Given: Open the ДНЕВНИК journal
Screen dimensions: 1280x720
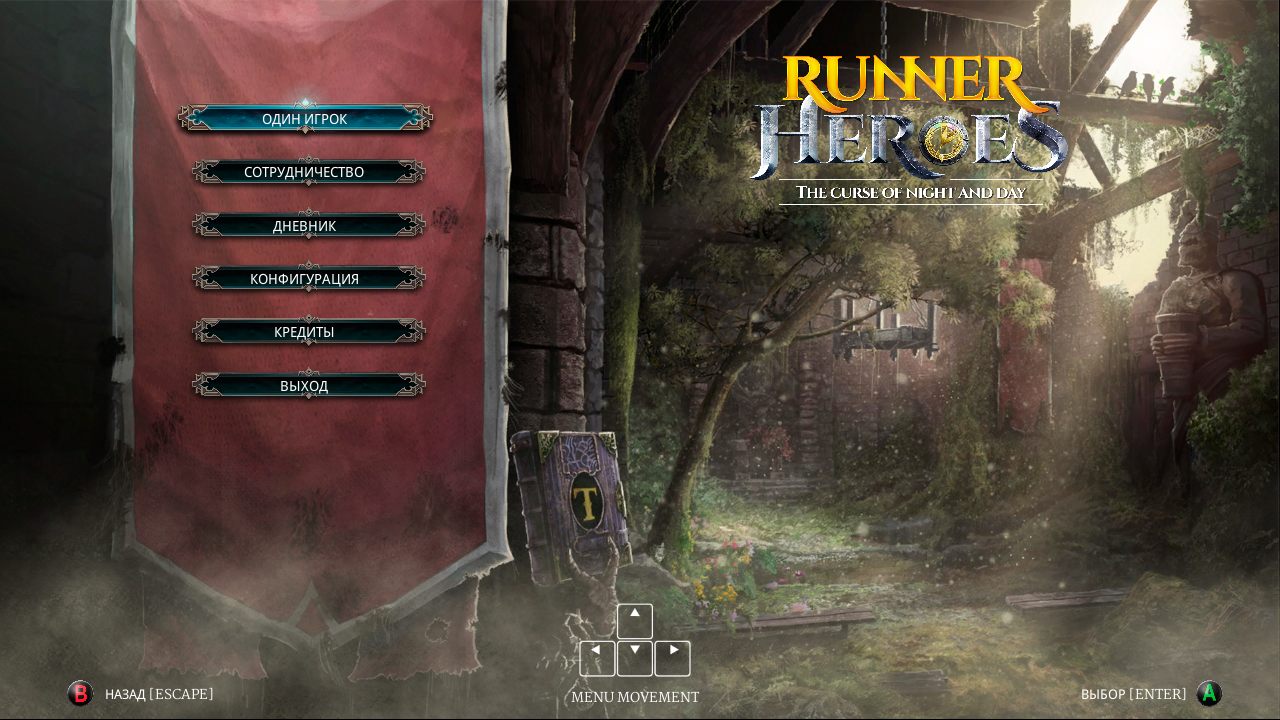Looking at the screenshot, I should pos(305,225).
